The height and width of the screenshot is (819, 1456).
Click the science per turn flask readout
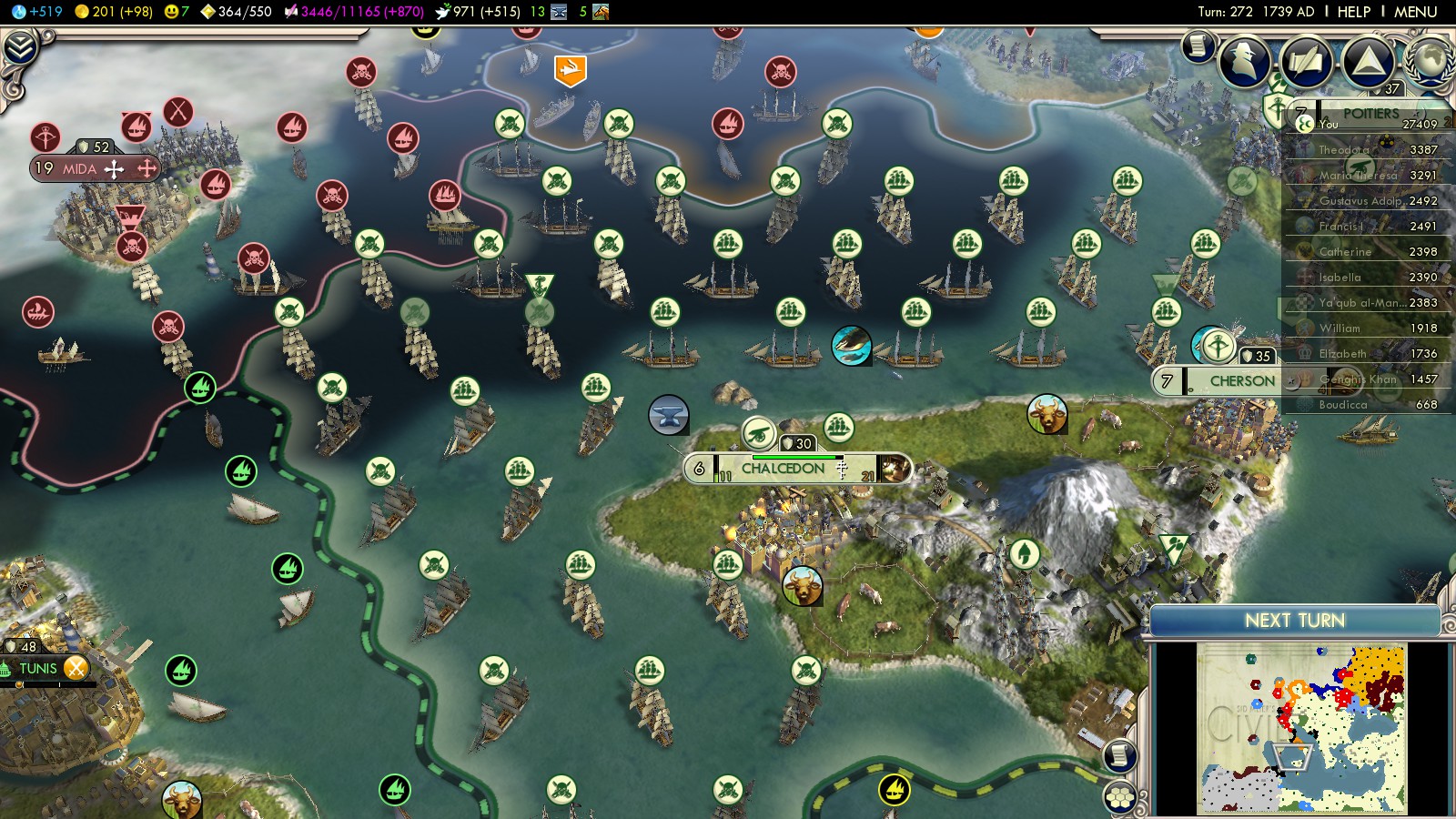coord(38,12)
